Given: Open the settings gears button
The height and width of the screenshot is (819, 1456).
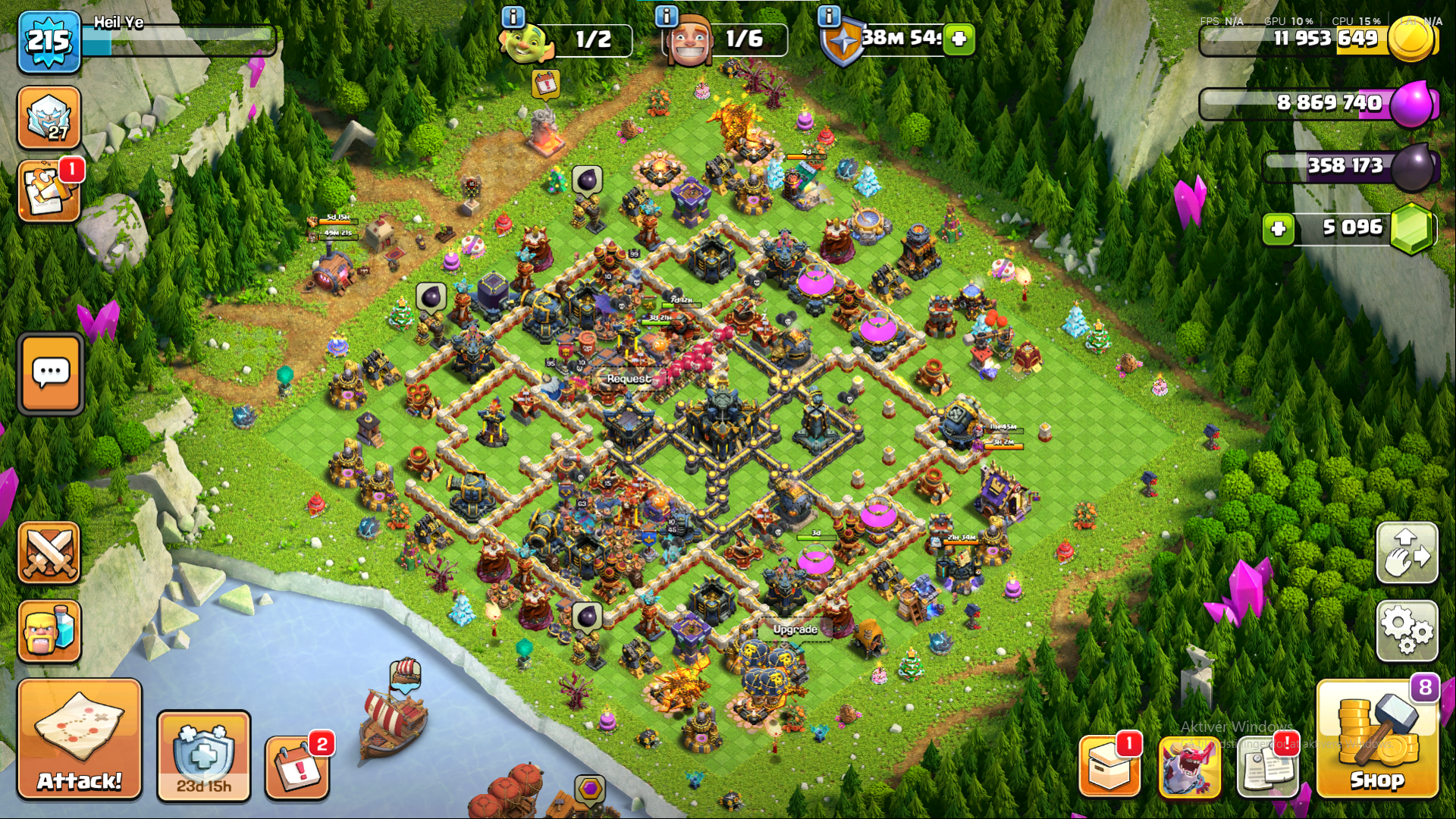Looking at the screenshot, I should point(1407,630).
